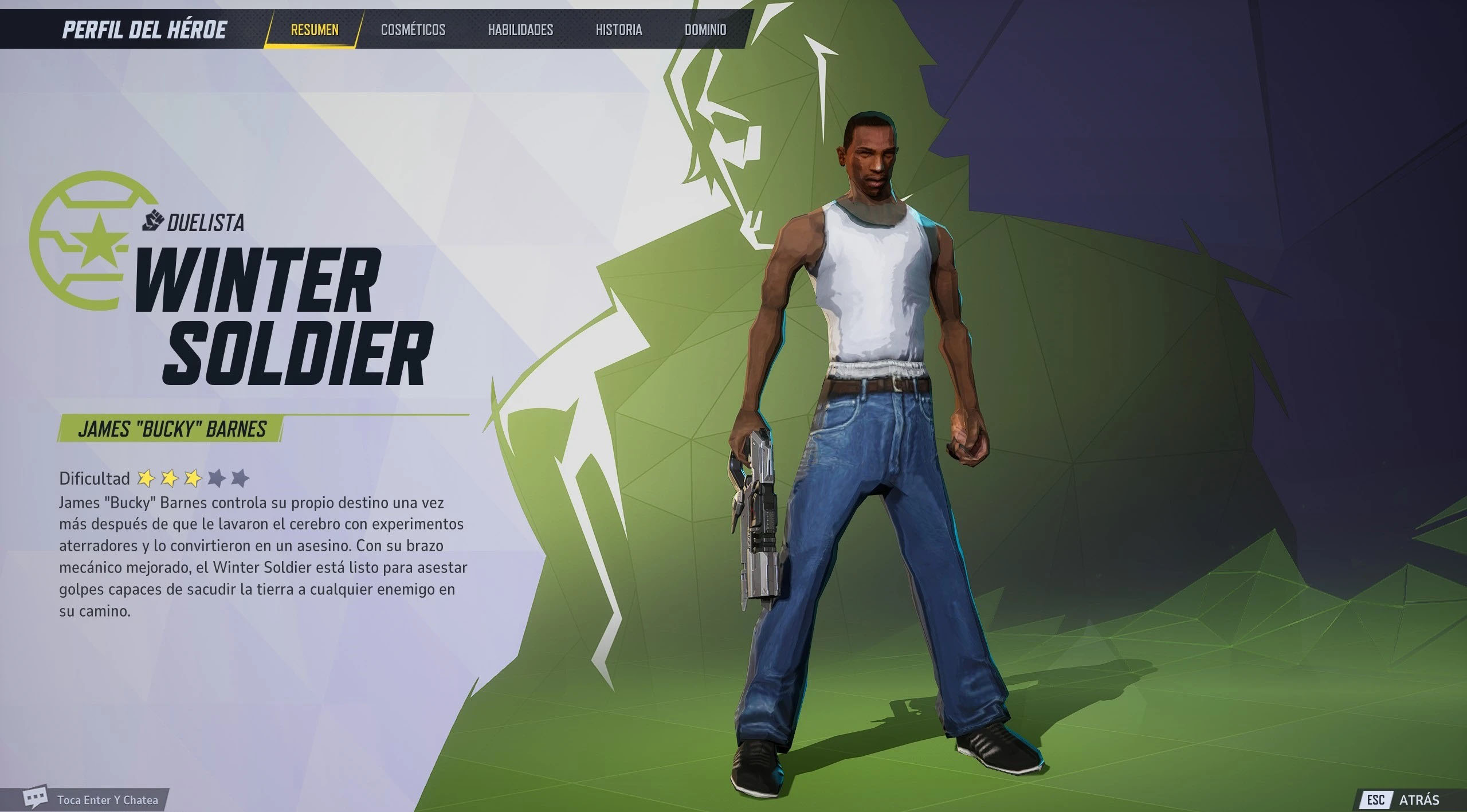The image size is (1467, 812).
Task: Click the highlighted Resumen tab
Action: pos(313,30)
